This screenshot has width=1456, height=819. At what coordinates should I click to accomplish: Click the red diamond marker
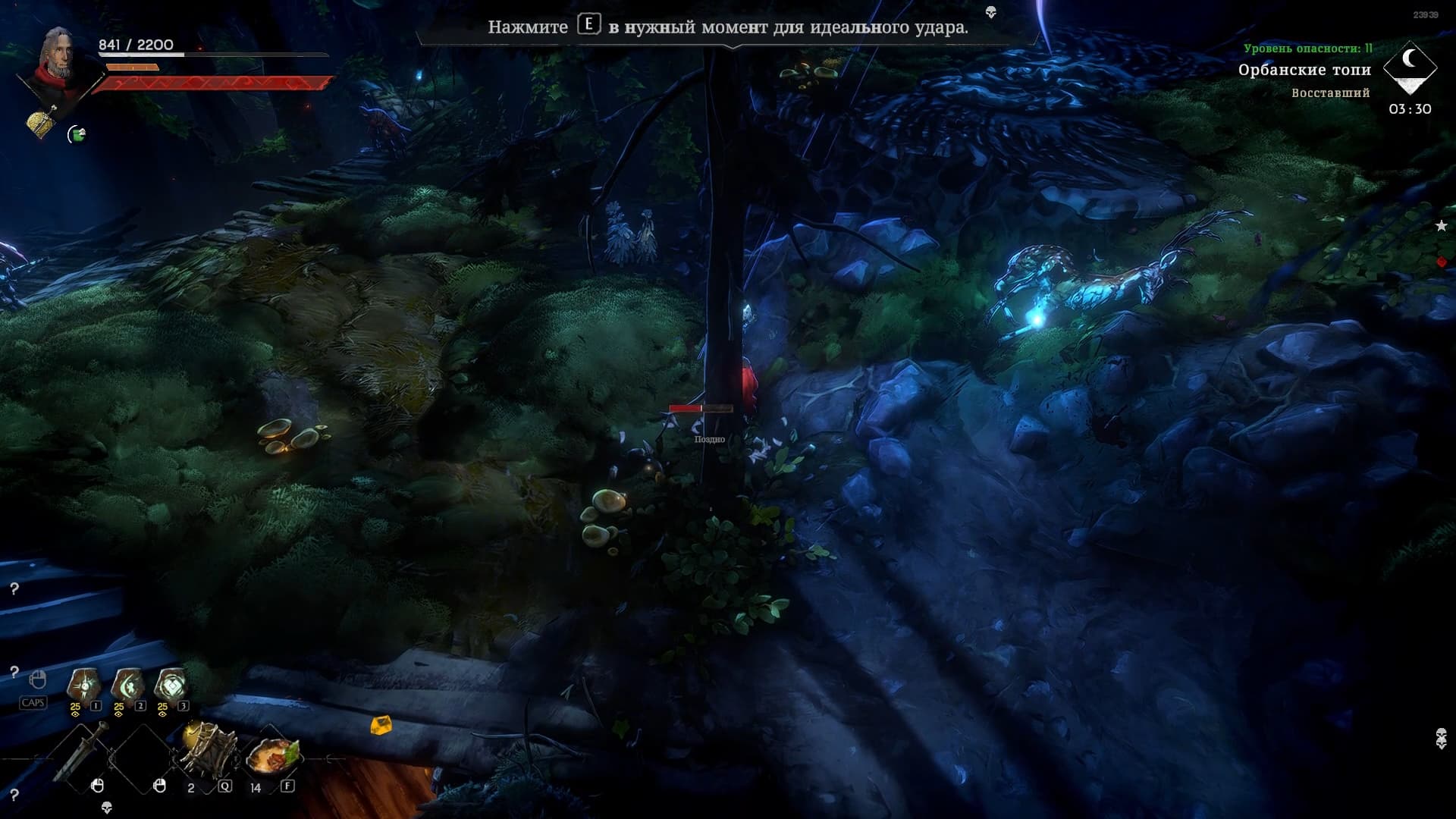click(x=1442, y=262)
